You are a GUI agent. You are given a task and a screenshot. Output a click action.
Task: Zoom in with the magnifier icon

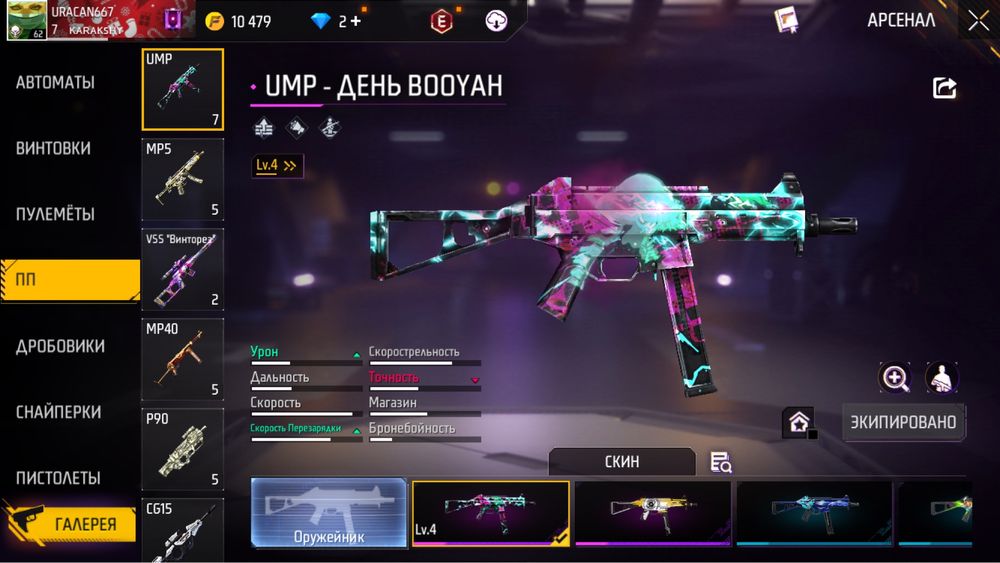(x=894, y=377)
